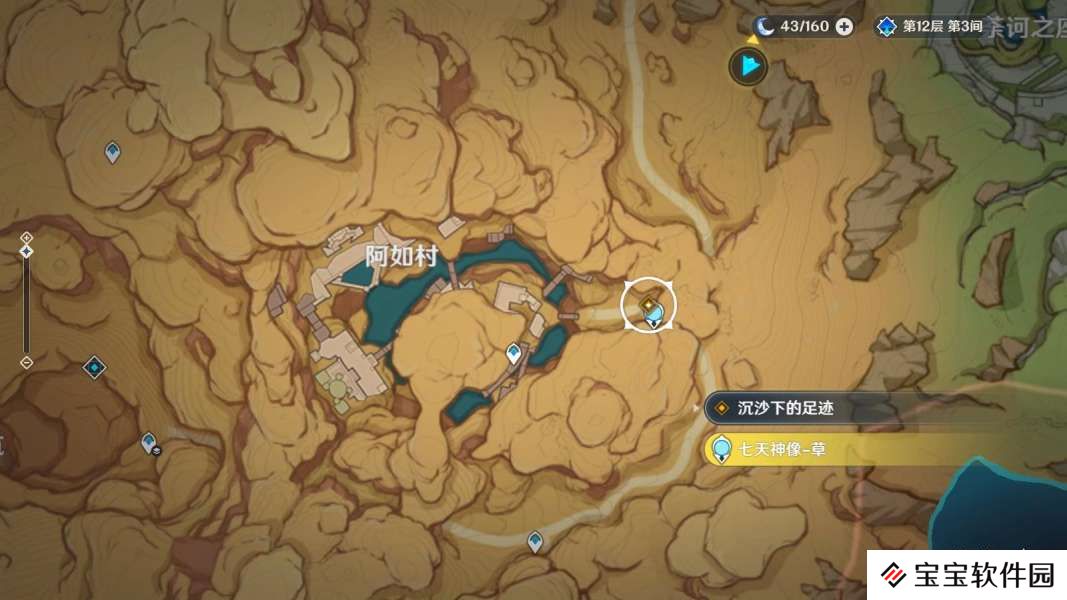Add Original Resin with the plus button

844,27
